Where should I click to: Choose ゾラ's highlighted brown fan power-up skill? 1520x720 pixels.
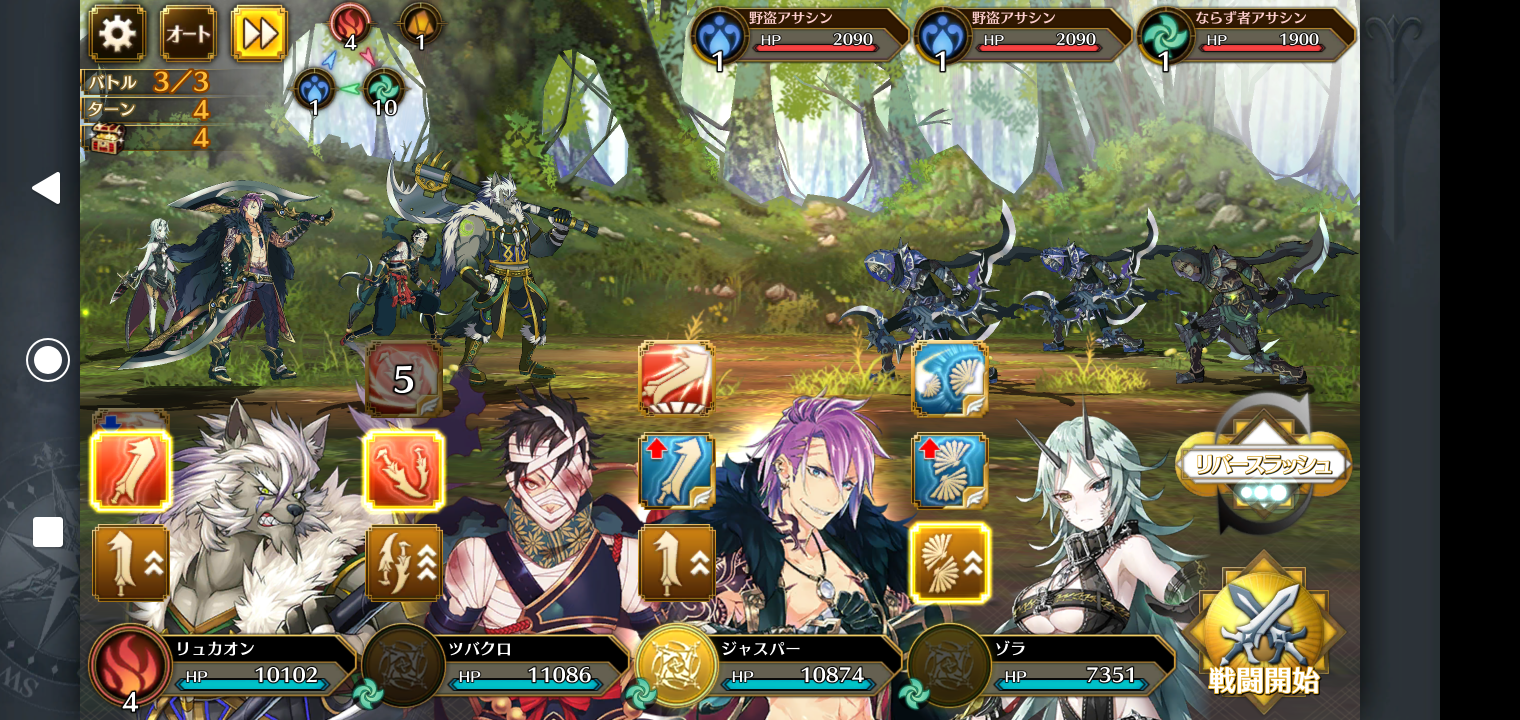click(x=950, y=563)
